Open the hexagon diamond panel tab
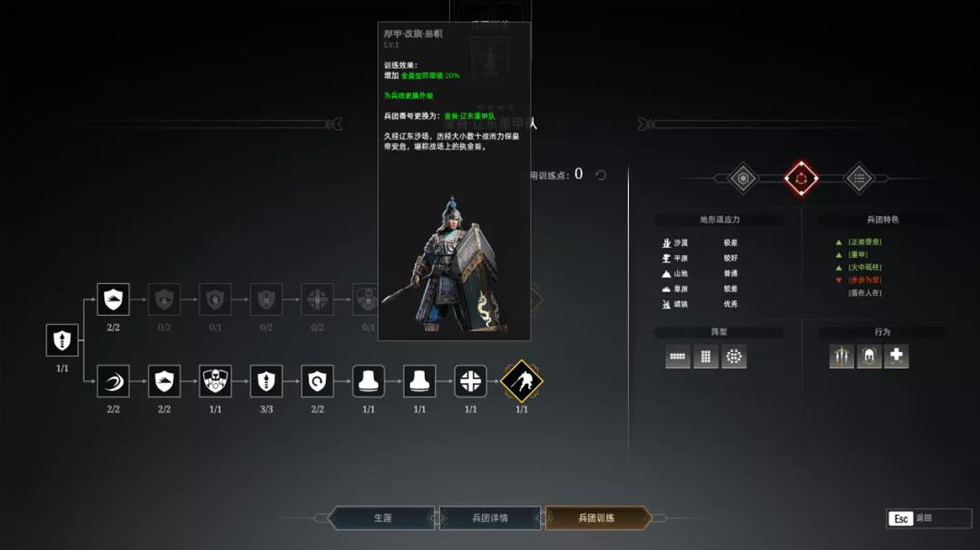The image size is (980, 550). pyautogui.click(x=742, y=178)
